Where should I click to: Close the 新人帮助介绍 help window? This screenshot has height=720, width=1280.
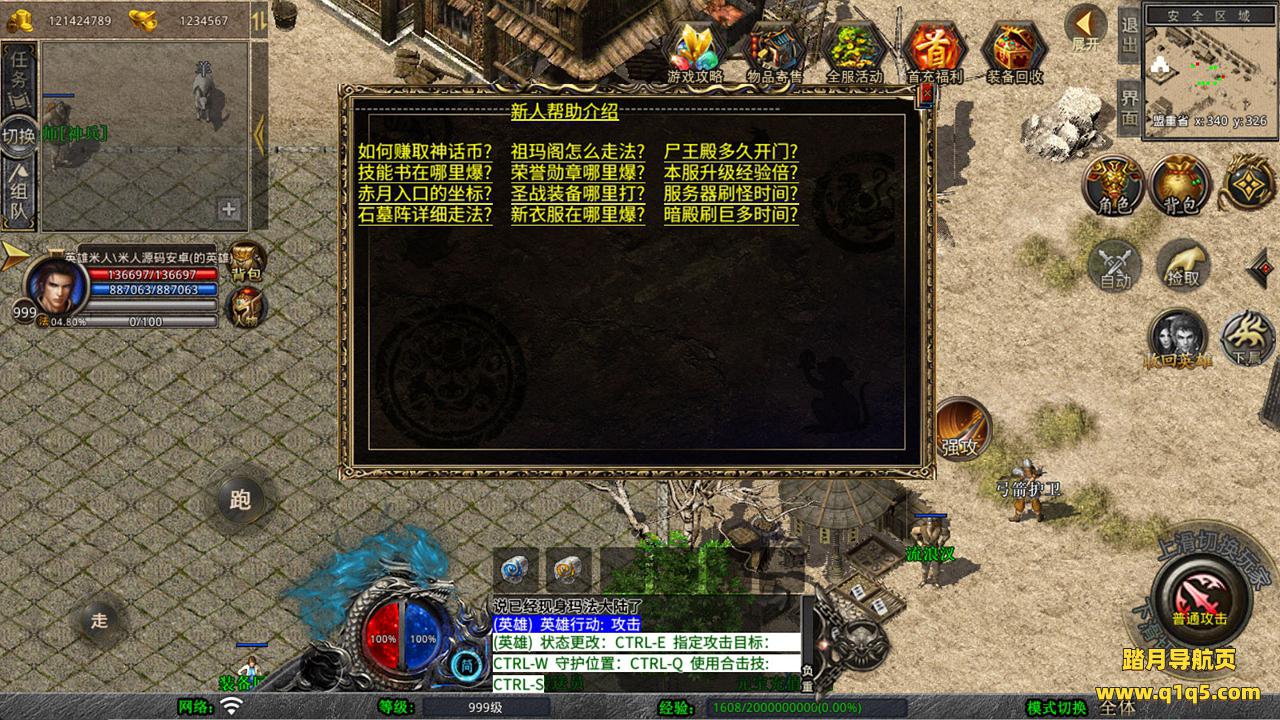pyautogui.click(x=926, y=93)
